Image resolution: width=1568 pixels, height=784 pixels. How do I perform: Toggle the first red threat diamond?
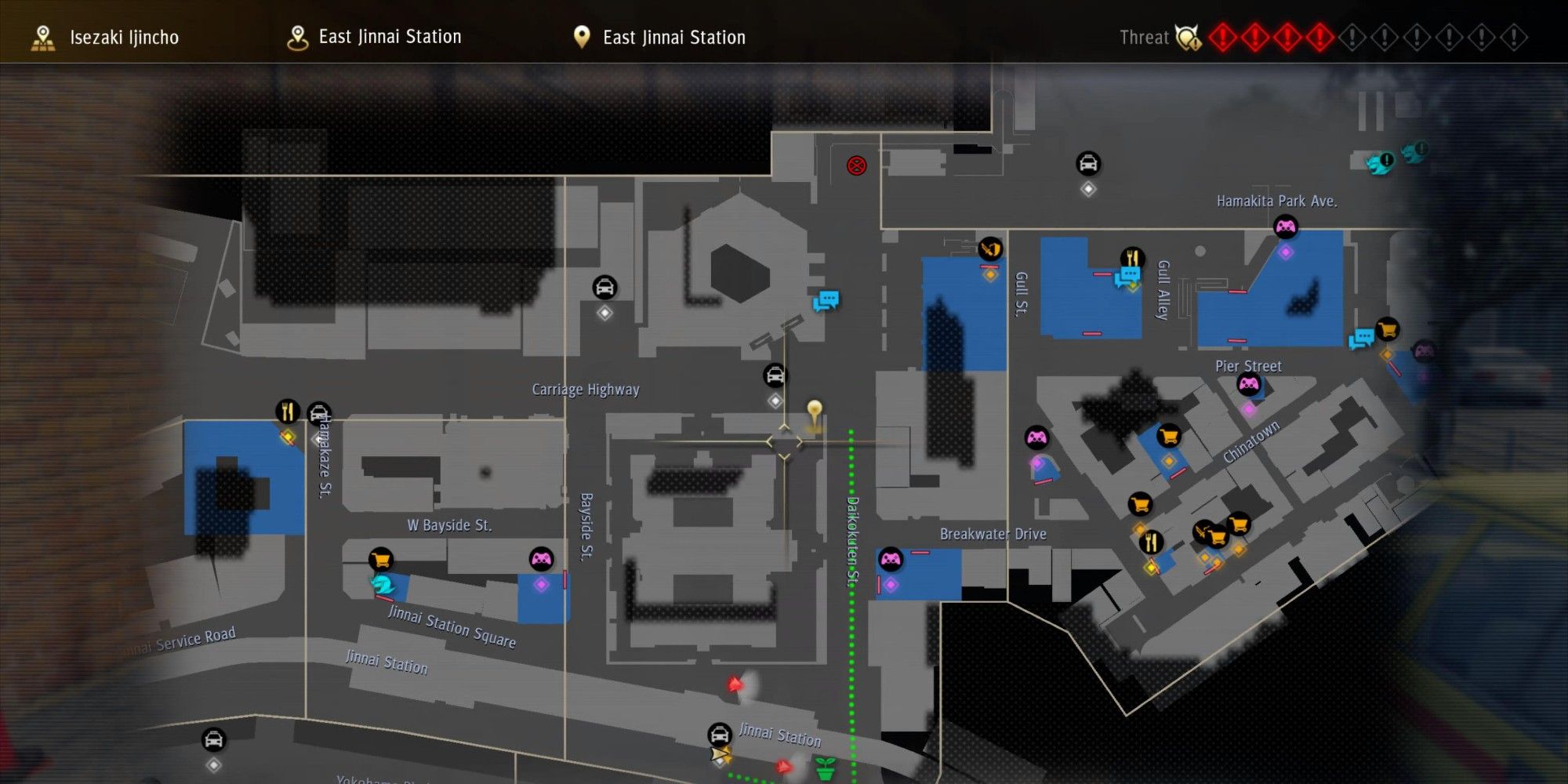pyautogui.click(x=1221, y=36)
